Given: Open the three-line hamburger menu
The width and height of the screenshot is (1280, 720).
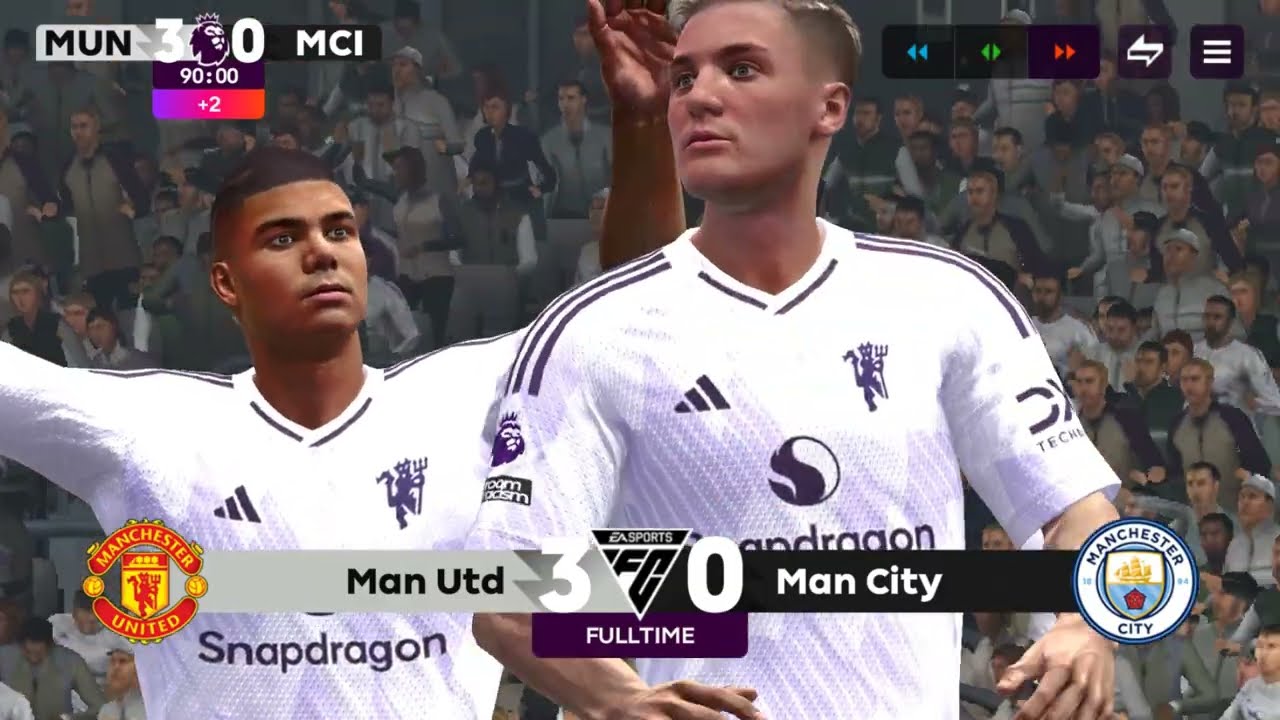Looking at the screenshot, I should point(1216,52).
